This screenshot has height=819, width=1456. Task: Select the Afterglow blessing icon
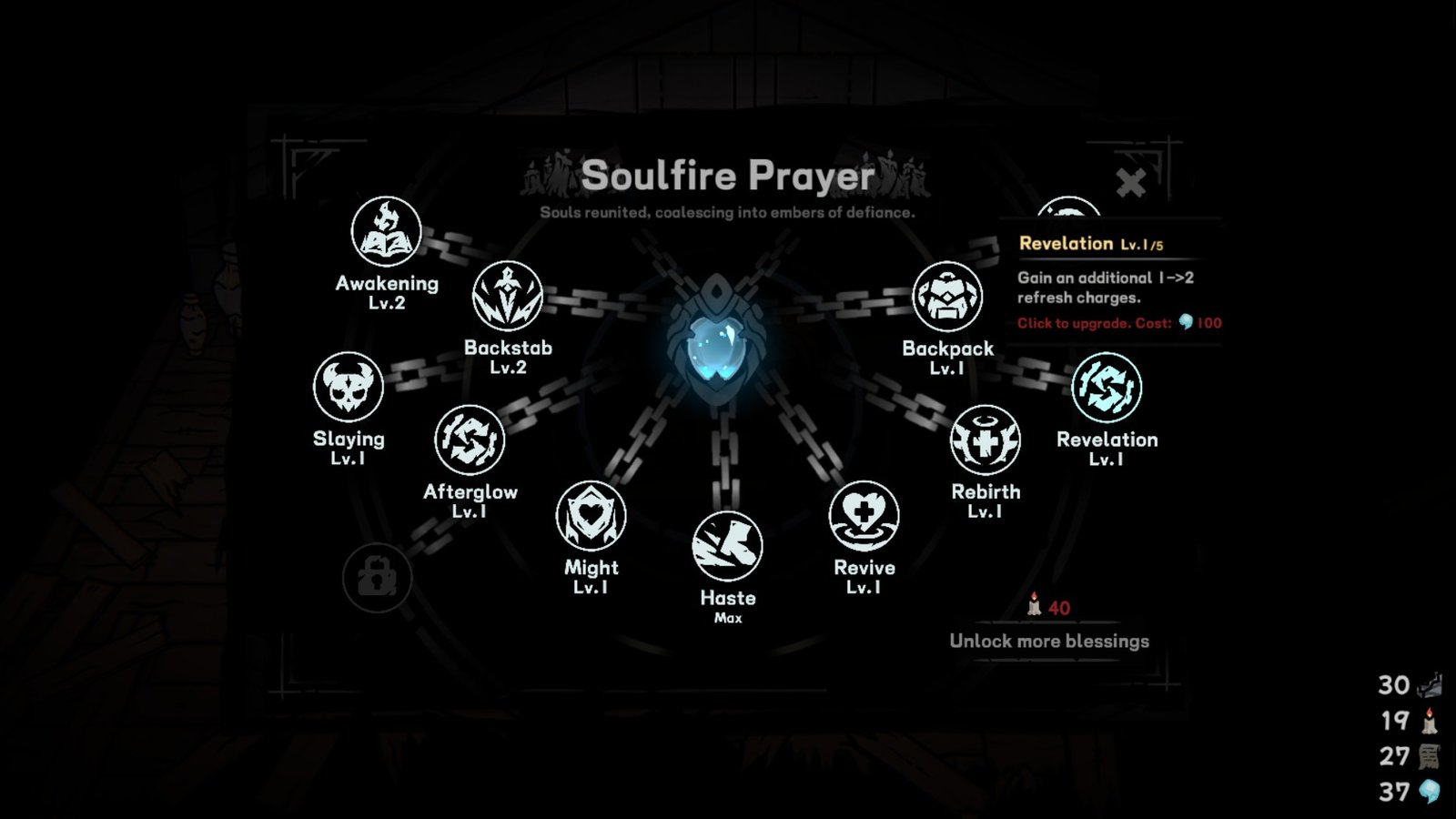470,440
